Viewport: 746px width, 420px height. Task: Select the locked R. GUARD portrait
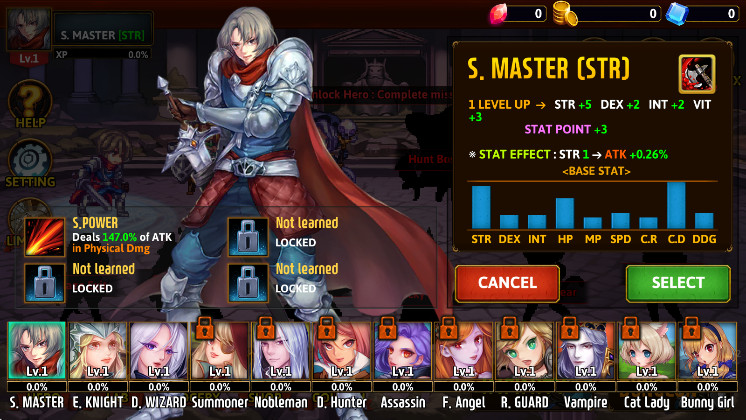(524, 352)
